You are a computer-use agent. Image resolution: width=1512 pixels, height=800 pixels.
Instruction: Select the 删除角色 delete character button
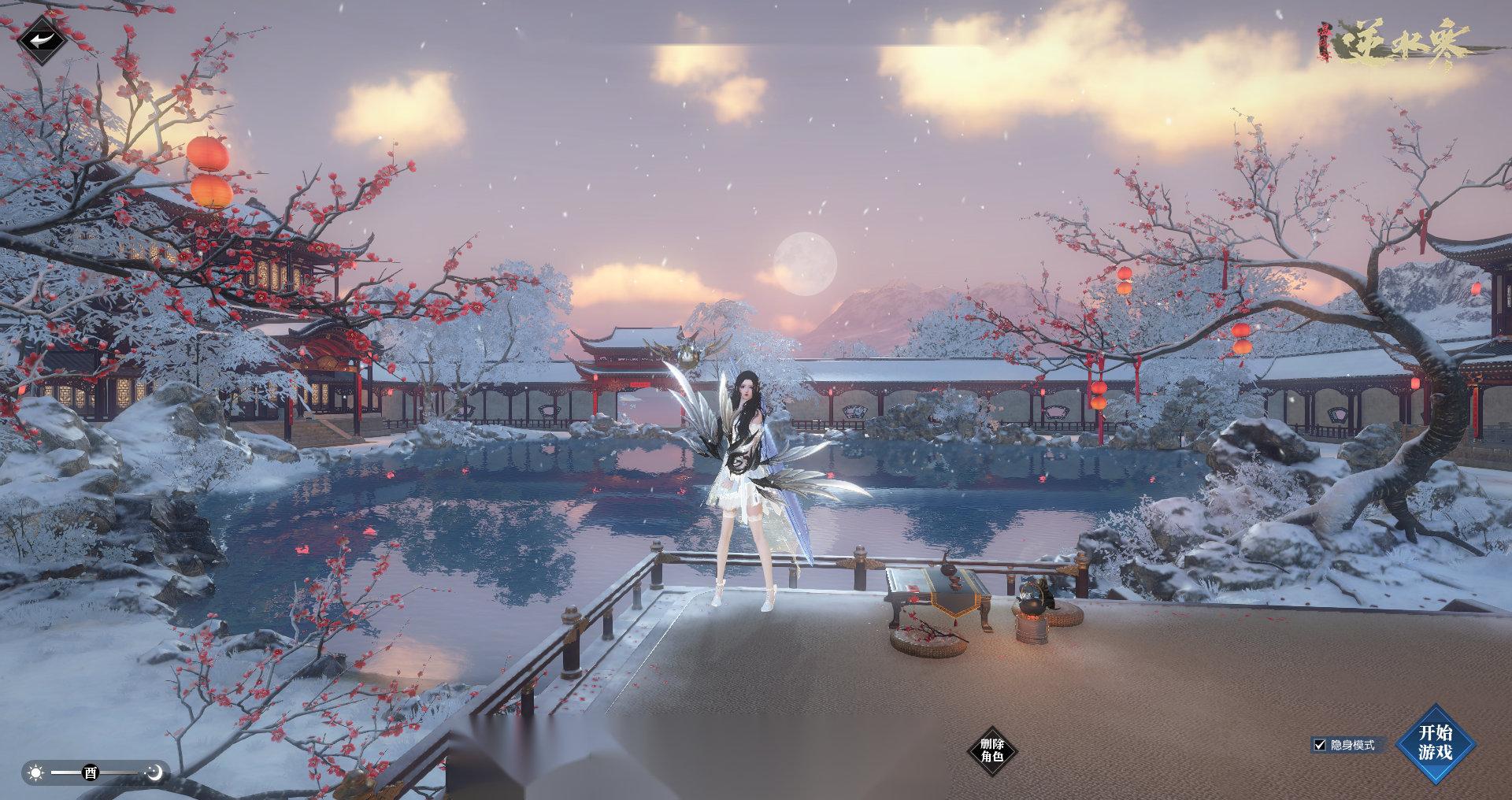click(991, 750)
